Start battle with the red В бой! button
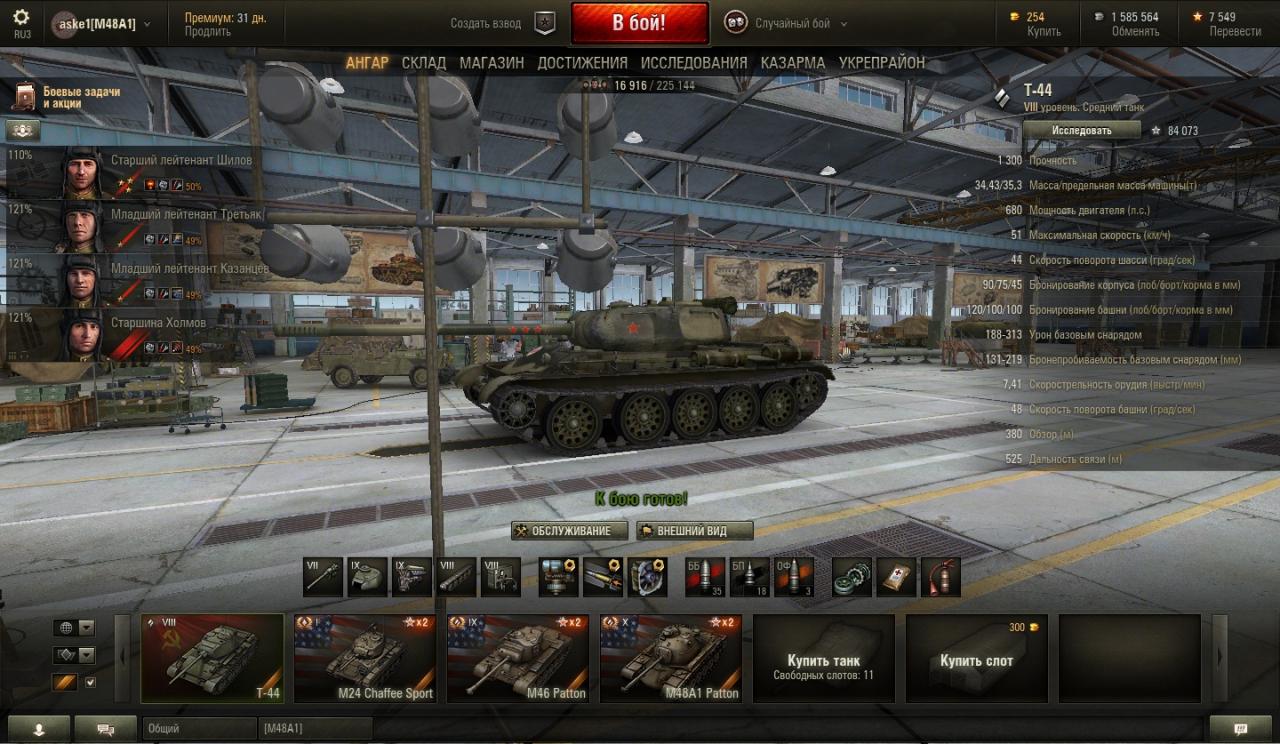 click(x=639, y=23)
